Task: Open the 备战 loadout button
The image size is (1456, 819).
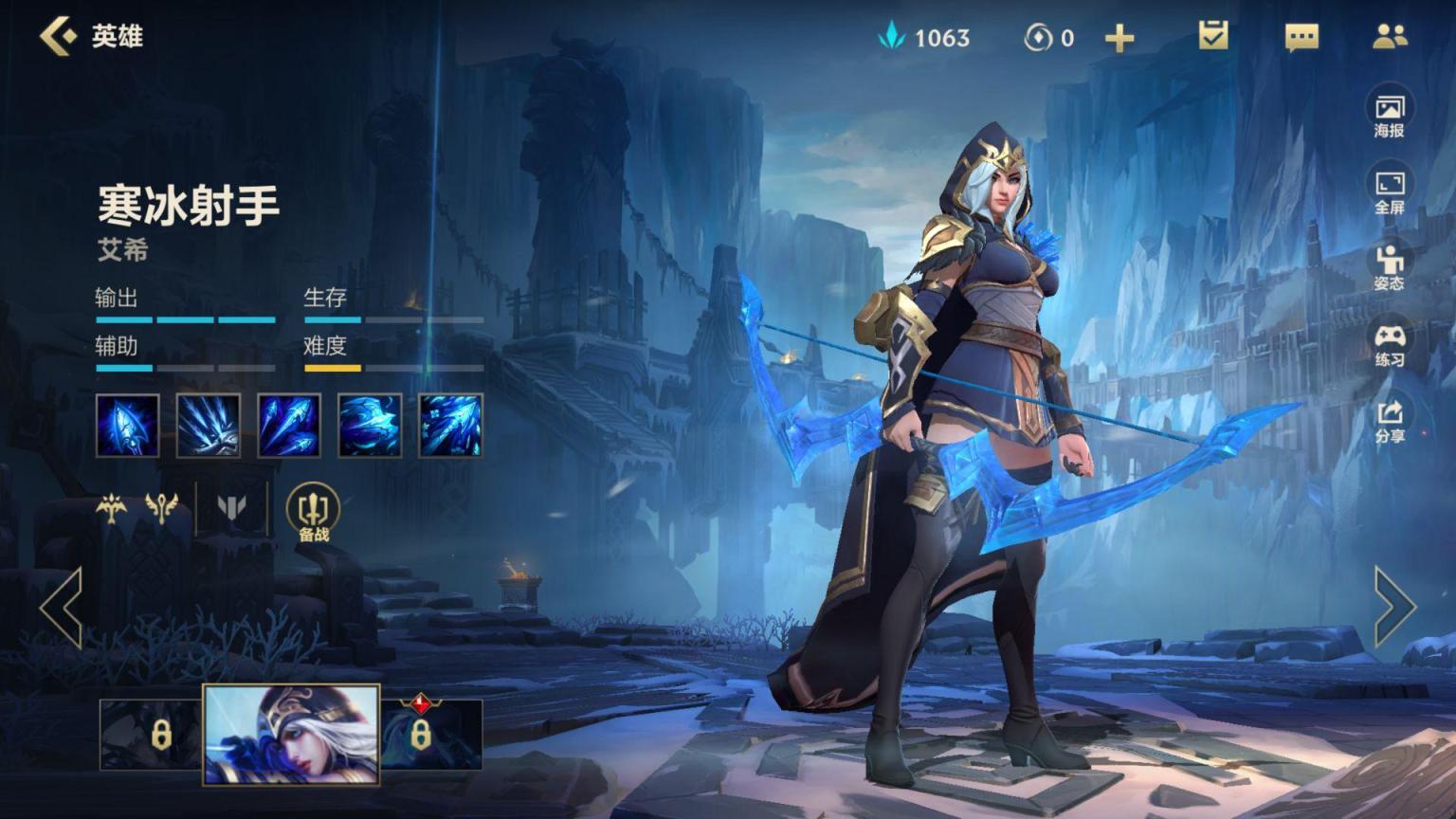Action: click(314, 513)
